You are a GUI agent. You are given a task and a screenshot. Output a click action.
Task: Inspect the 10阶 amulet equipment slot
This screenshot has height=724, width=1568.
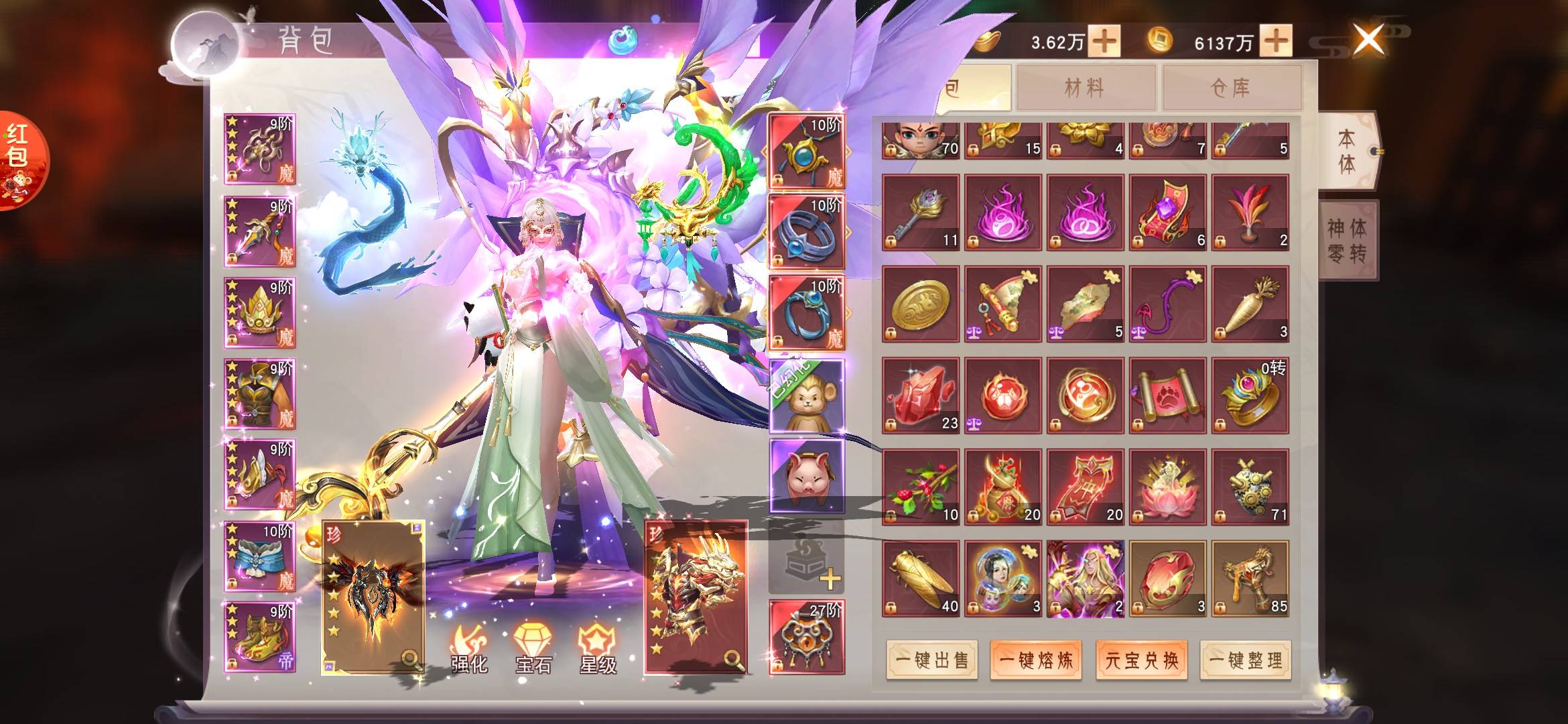click(806, 152)
